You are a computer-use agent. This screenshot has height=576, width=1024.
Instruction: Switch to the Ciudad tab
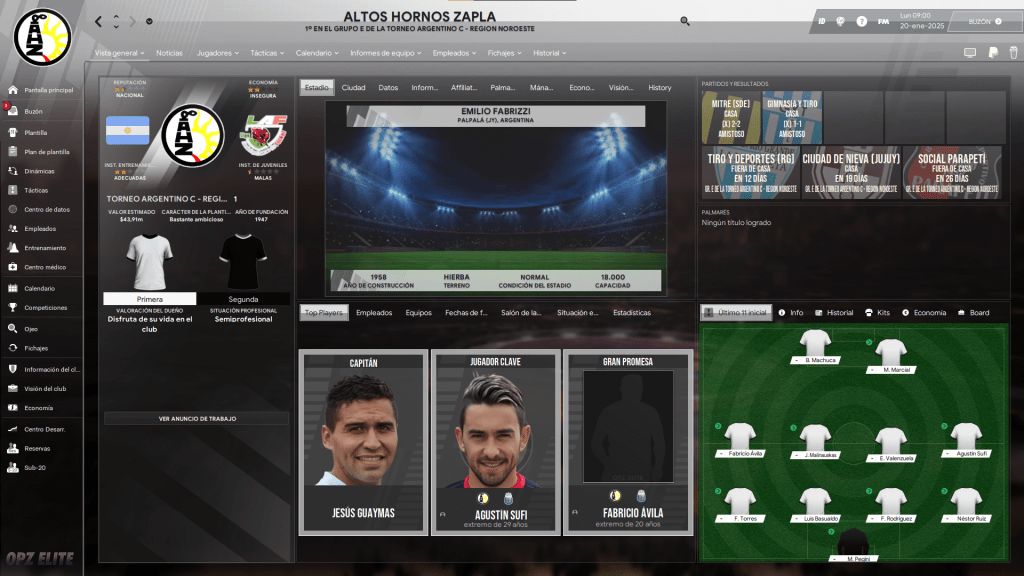pos(353,88)
